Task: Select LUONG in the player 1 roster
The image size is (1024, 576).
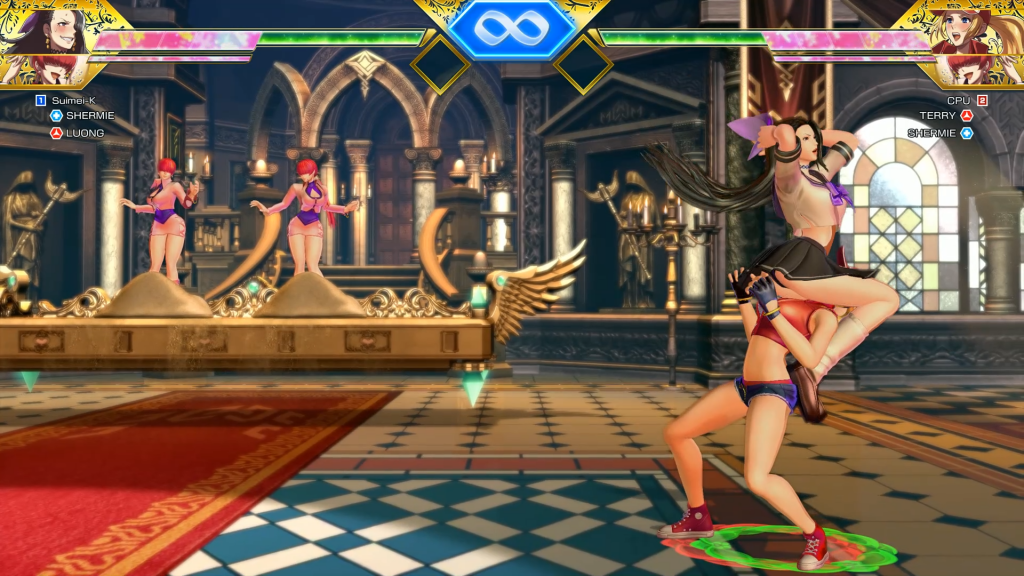Action: click(85, 132)
